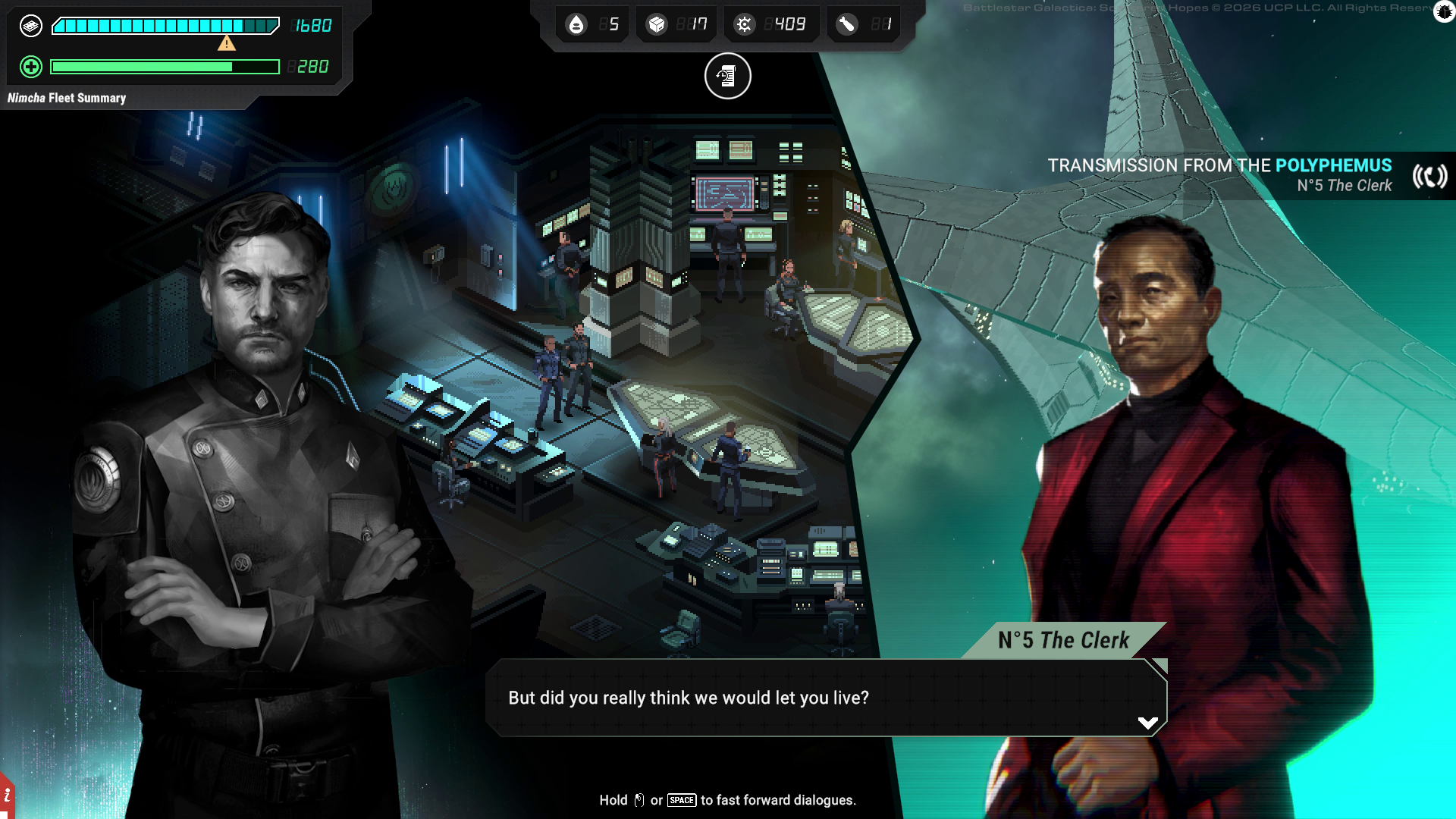Select the supply crate resource icon
Viewport: 1456px width, 819px height.
(x=656, y=25)
